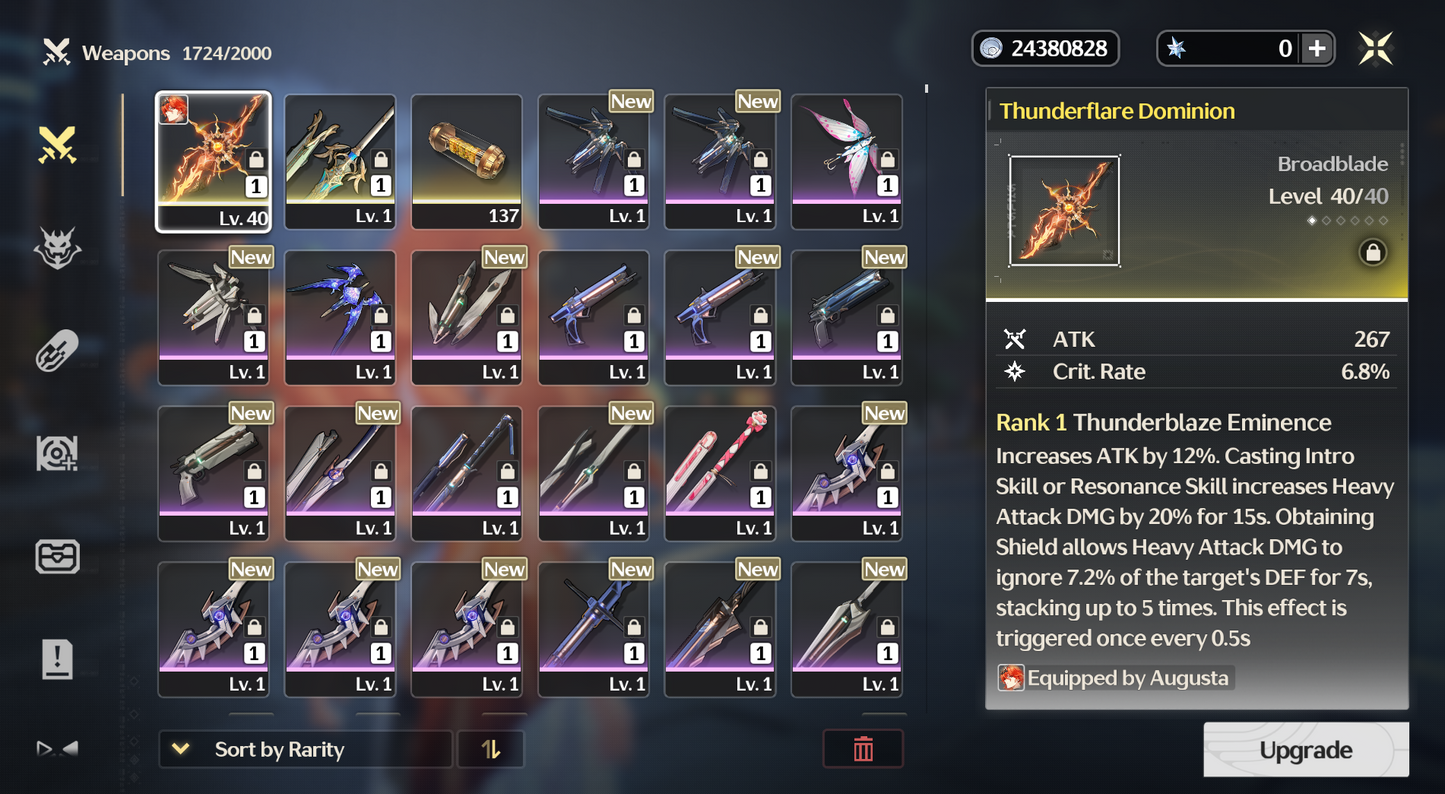Select the green and gold sword slot
Image resolution: width=1445 pixels, height=794 pixels.
(x=340, y=161)
